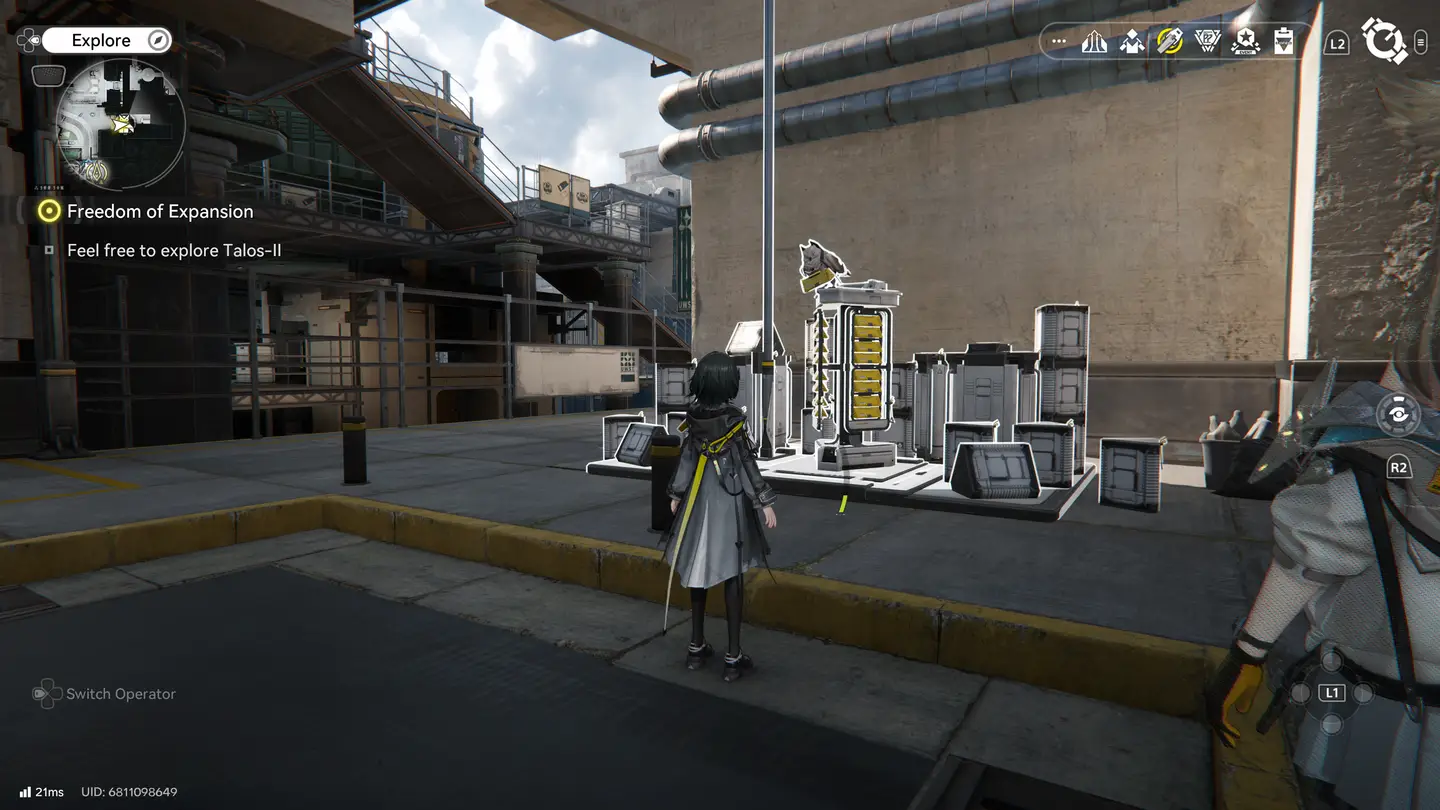Open the large circular main menu icon
This screenshot has height=810, width=1440.
click(x=1384, y=42)
